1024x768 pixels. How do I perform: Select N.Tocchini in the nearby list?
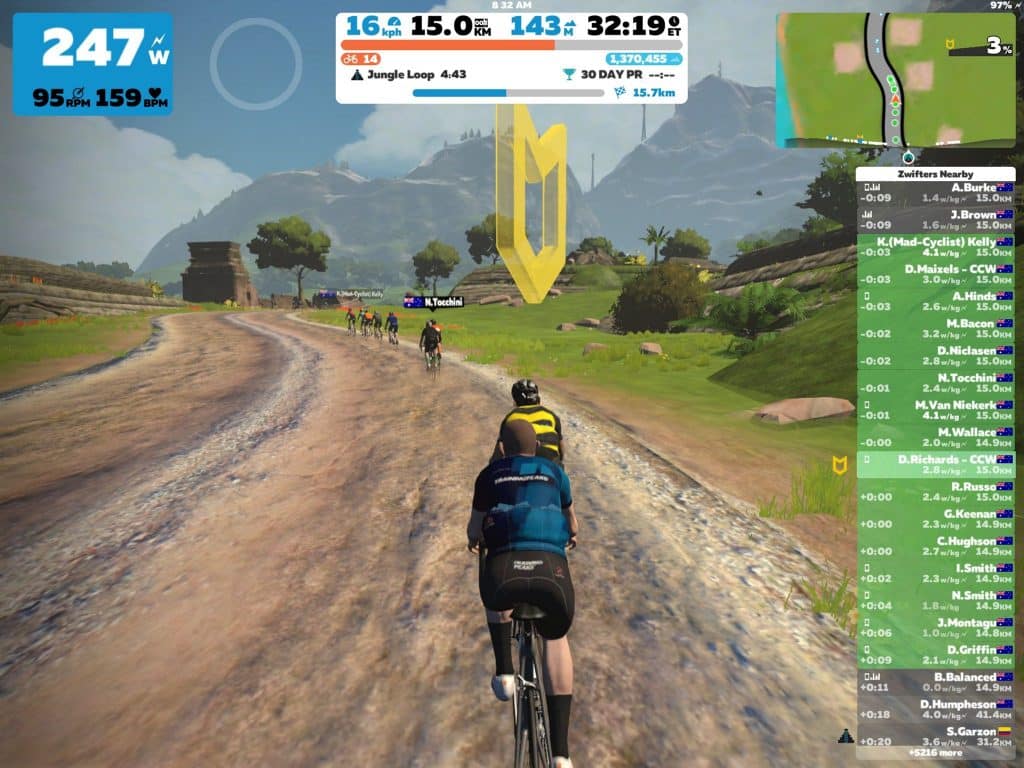[936, 383]
